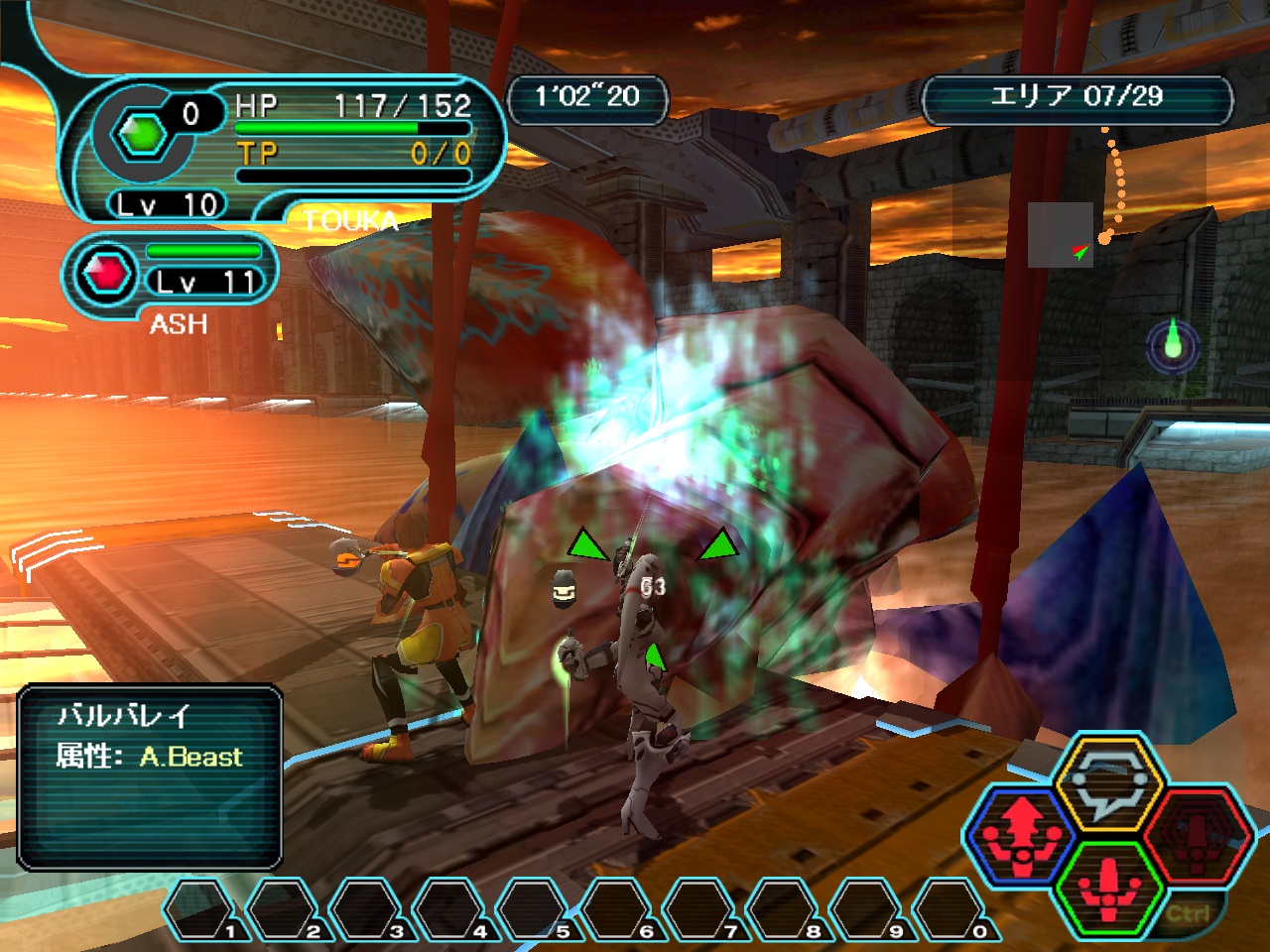Select the dimmed red-bordered special attack hexagon

pos(1196,833)
